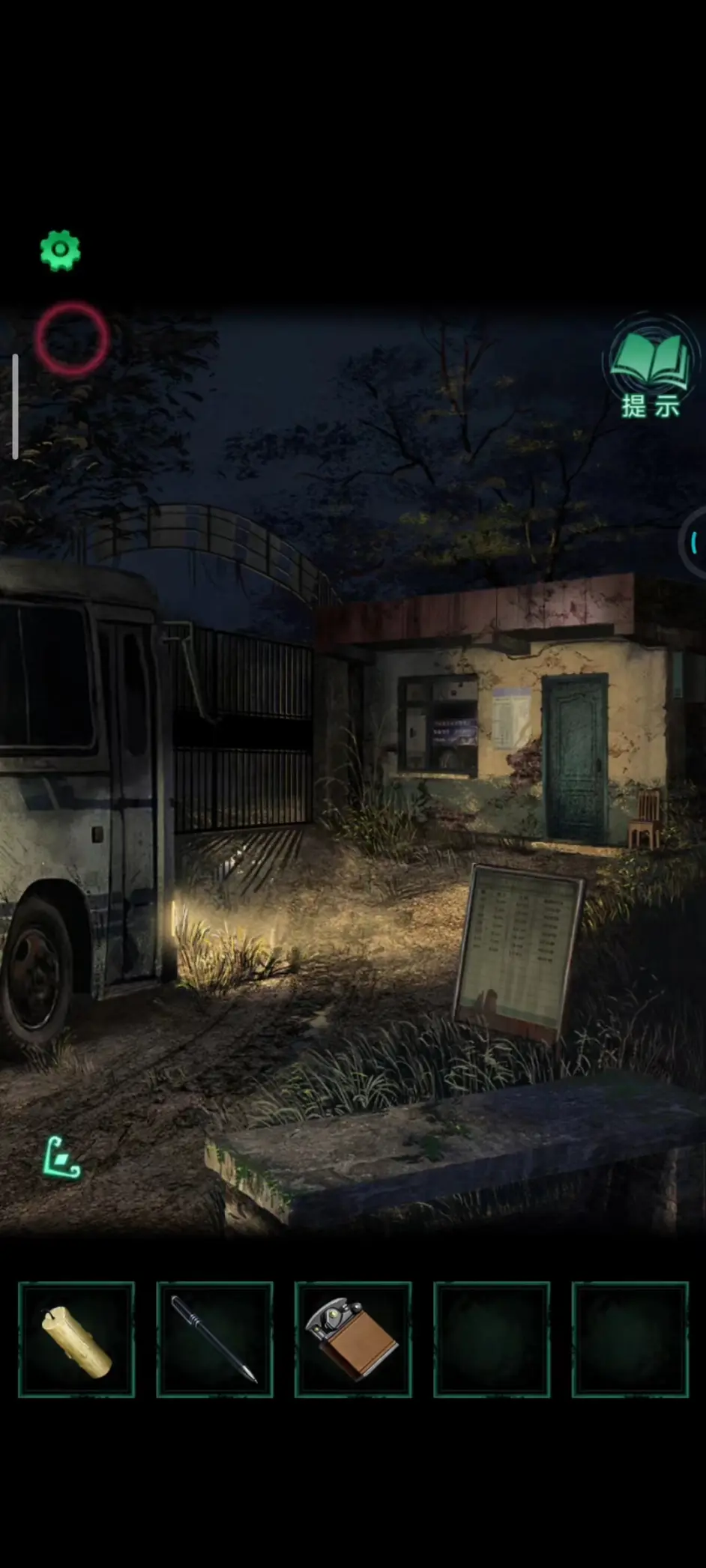Select the black pen inventory slot
The image size is (706, 1568).
[214, 1340]
